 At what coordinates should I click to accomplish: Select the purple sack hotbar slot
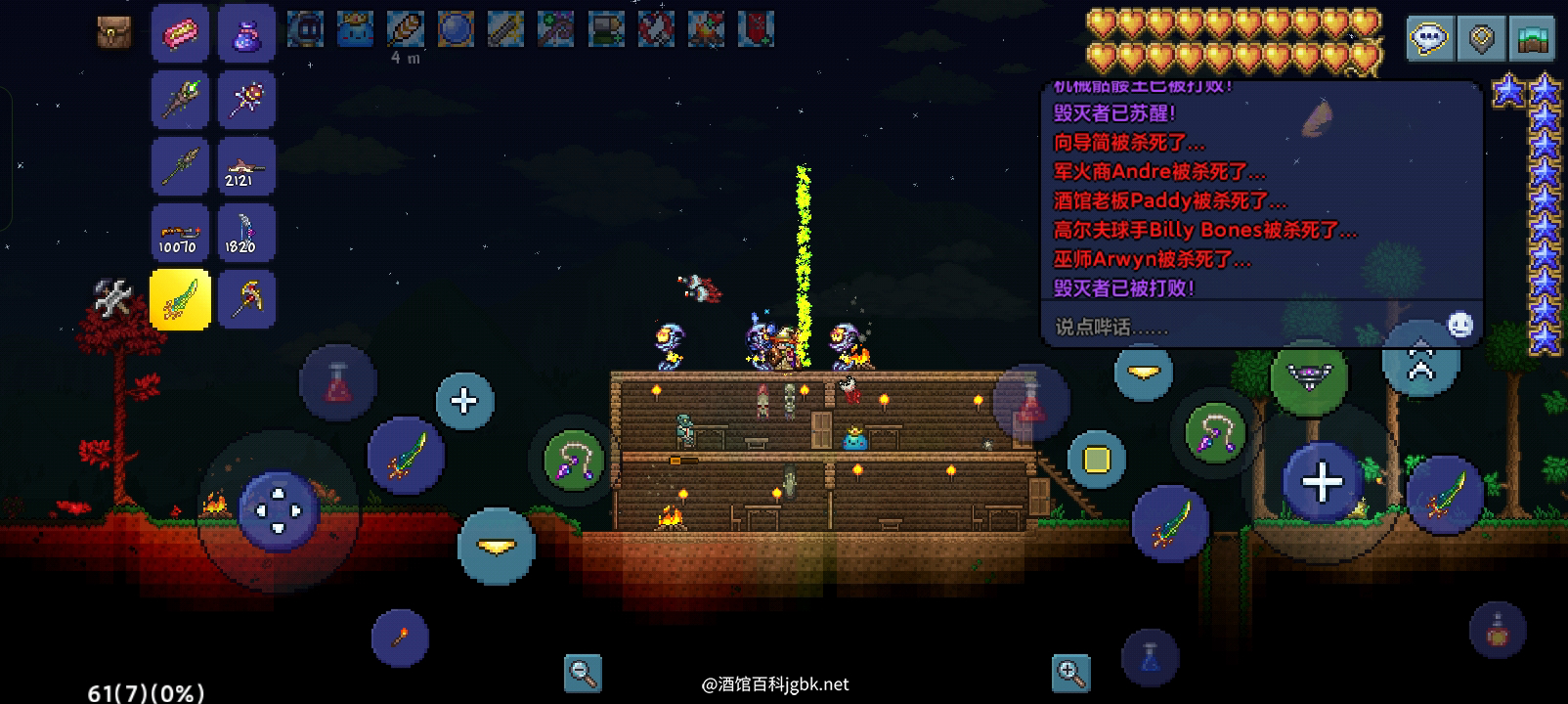pyautogui.click(x=246, y=34)
